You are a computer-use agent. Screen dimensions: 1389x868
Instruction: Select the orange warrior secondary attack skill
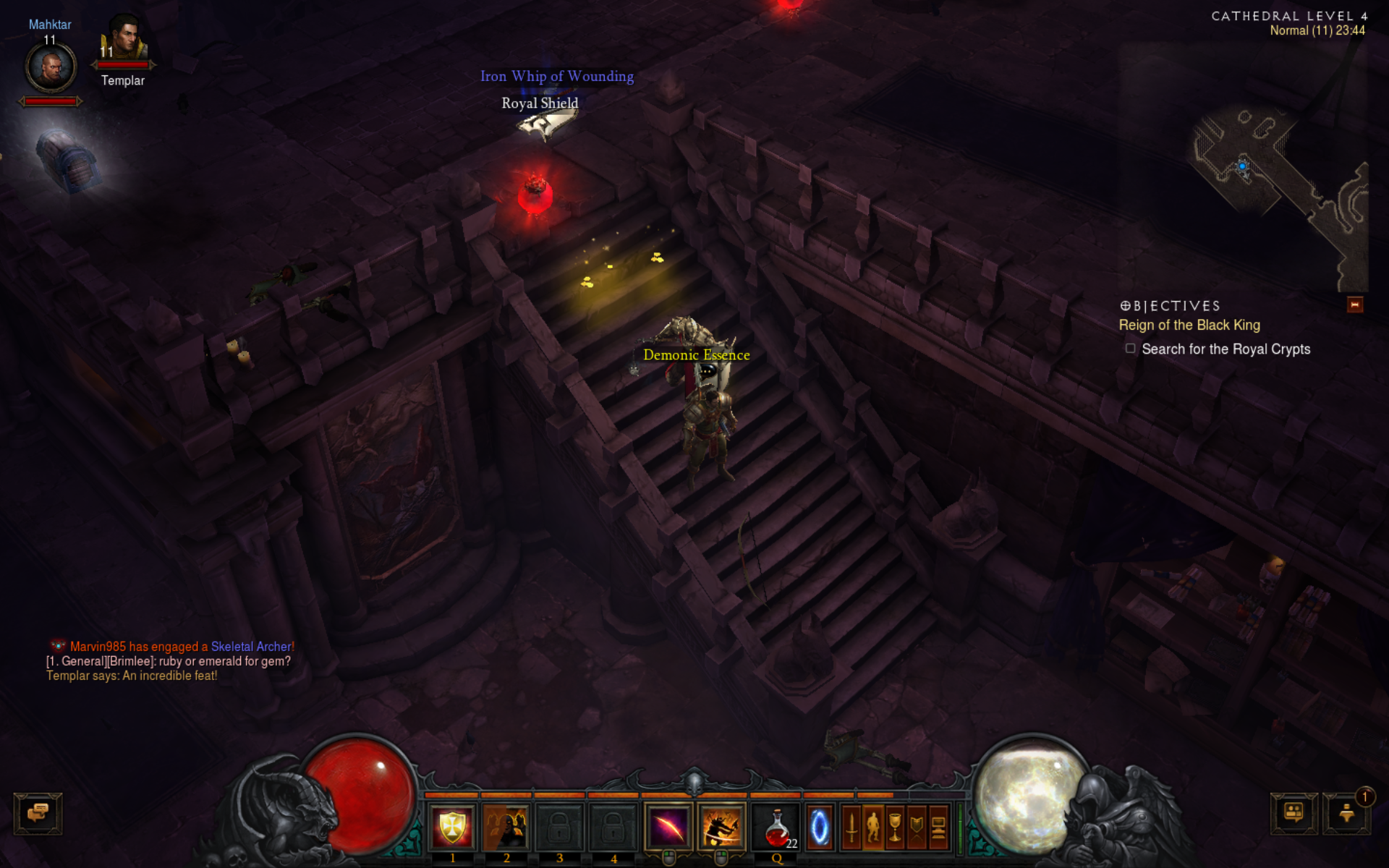tap(721, 827)
